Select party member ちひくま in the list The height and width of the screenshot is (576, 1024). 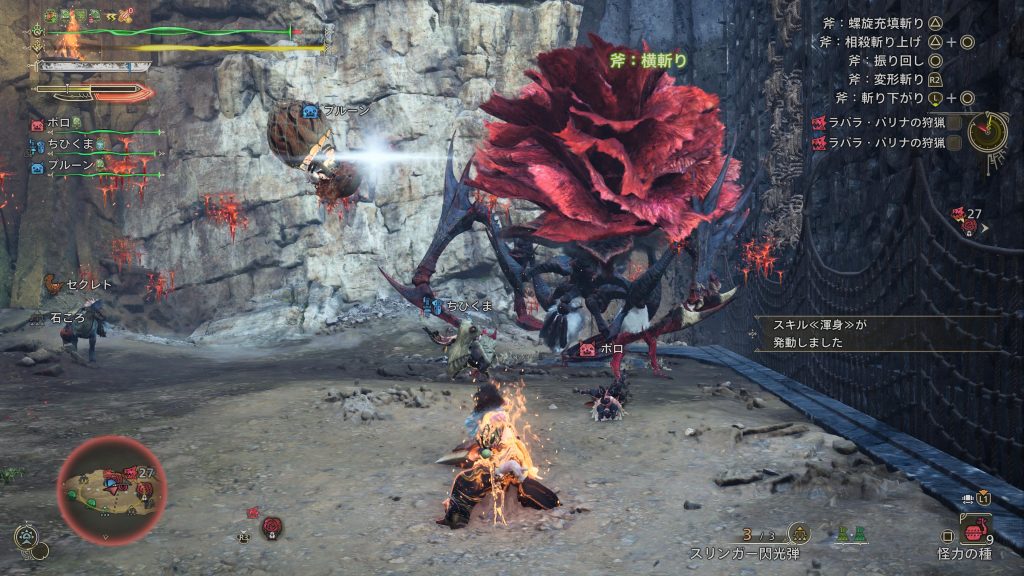tap(68, 145)
